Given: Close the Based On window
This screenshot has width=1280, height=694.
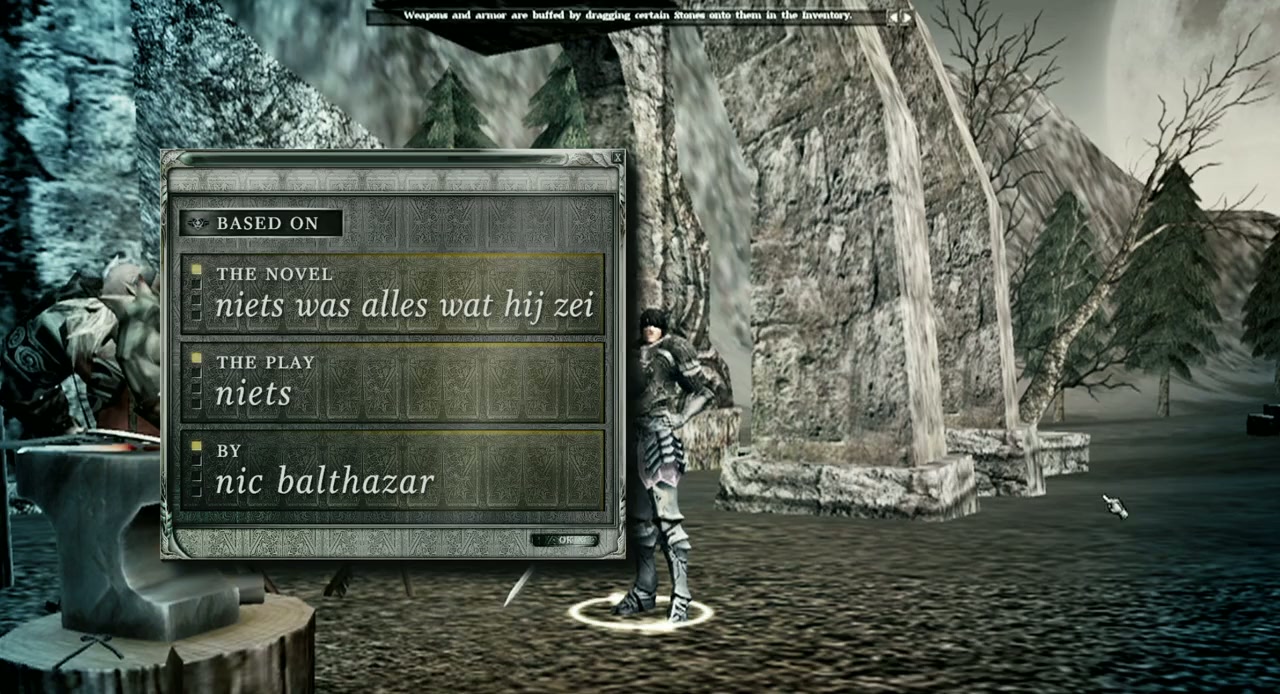Looking at the screenshot, I should pos(617,157).
